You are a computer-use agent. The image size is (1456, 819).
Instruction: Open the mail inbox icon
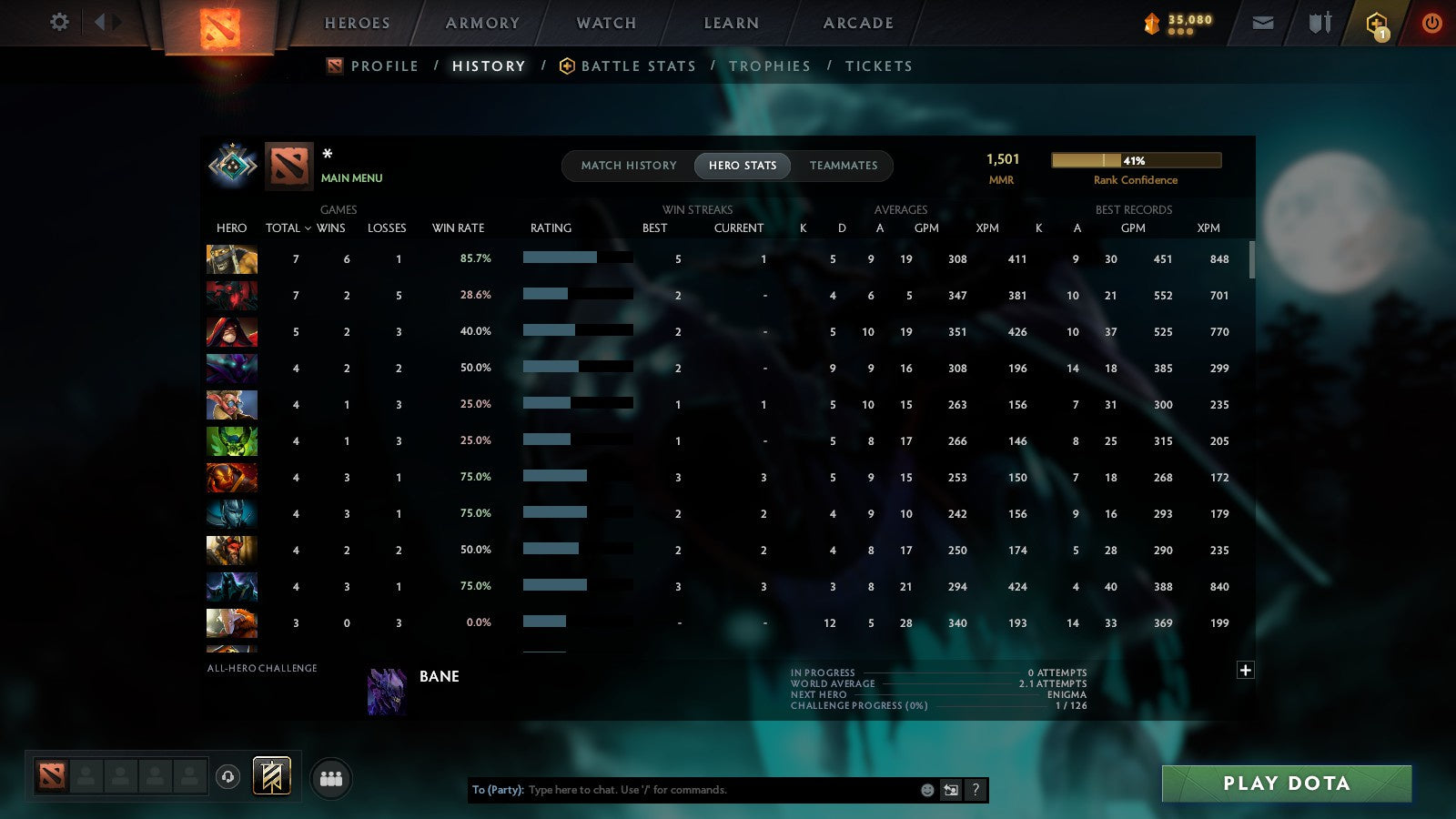(1263, 22)
